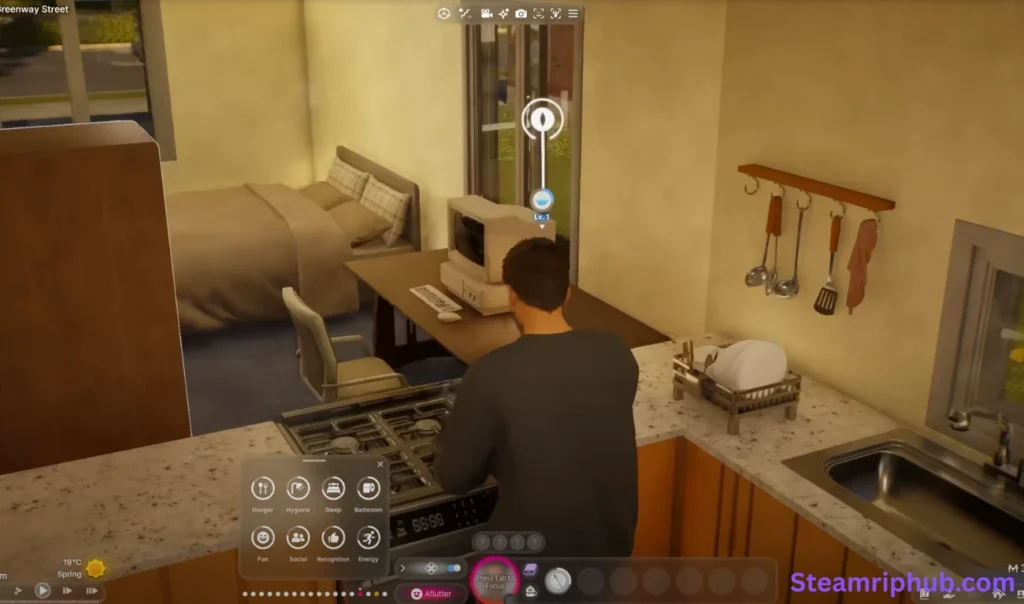Choose the Fun need icon
Image resolution: width=1024 pixels, height=604 pixels.
pyautogui.click(x=263, y=537)
